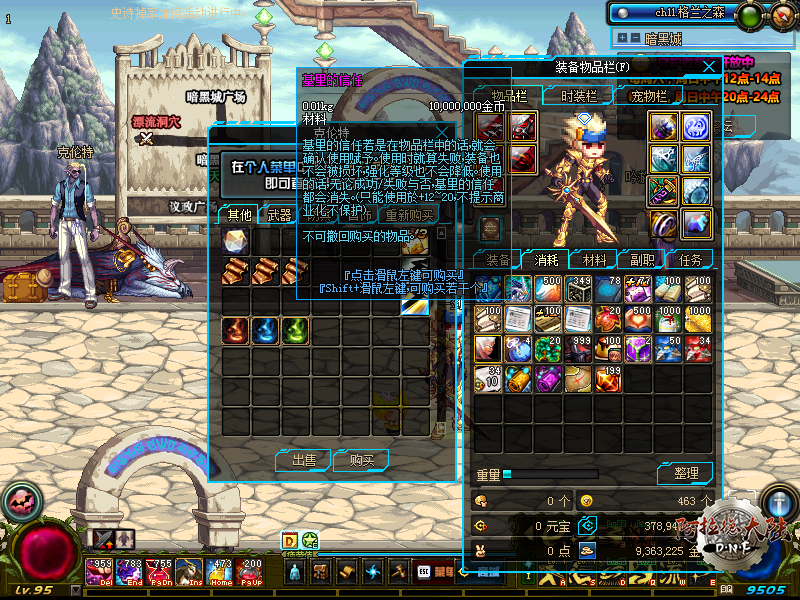Show the 任务 quest items tab
800x600 pixels.
click(690, 260)
